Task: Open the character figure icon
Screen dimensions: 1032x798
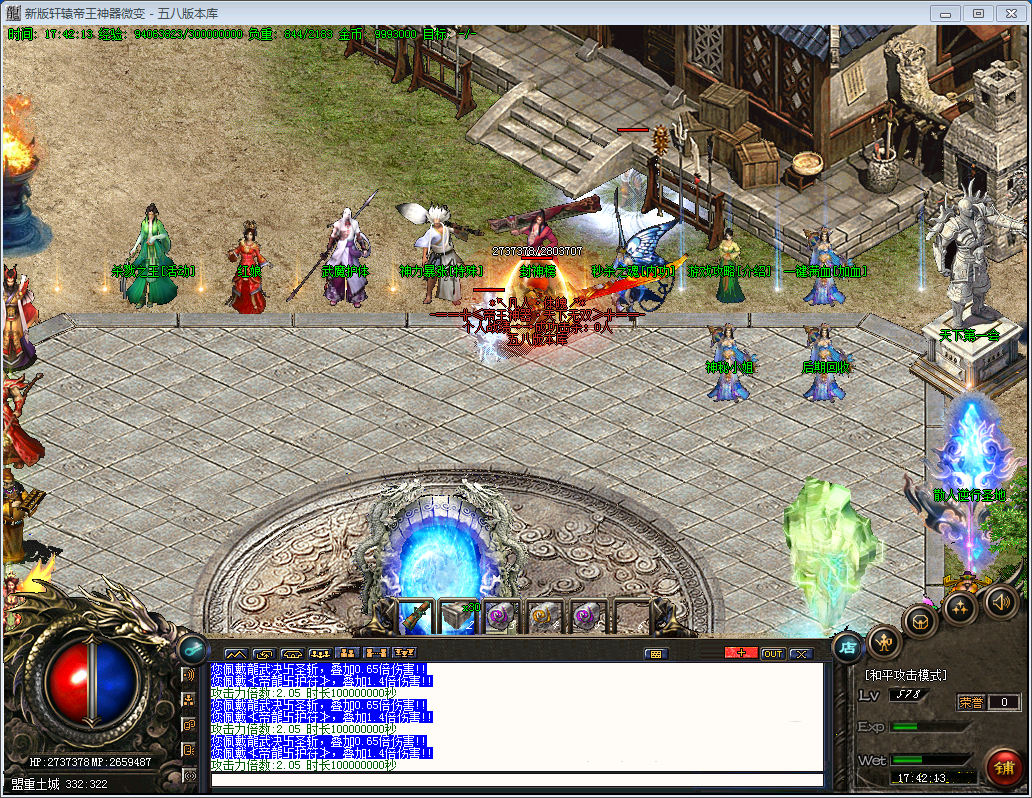Action: tap(884, 641)
